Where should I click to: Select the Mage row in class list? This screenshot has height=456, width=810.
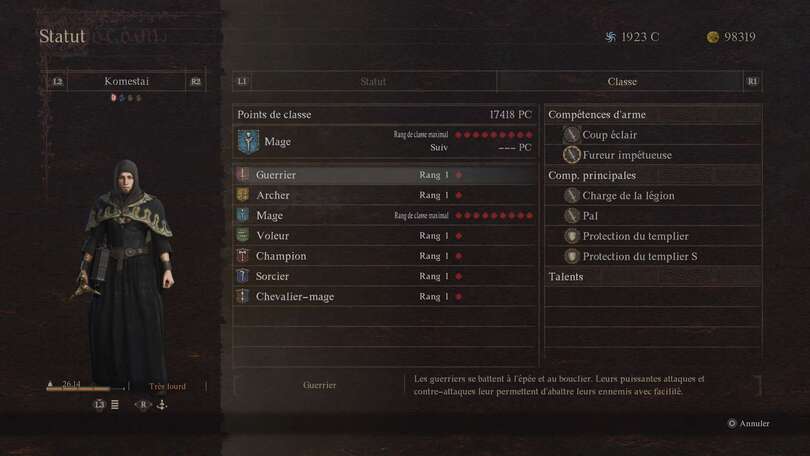coord(385,215)
